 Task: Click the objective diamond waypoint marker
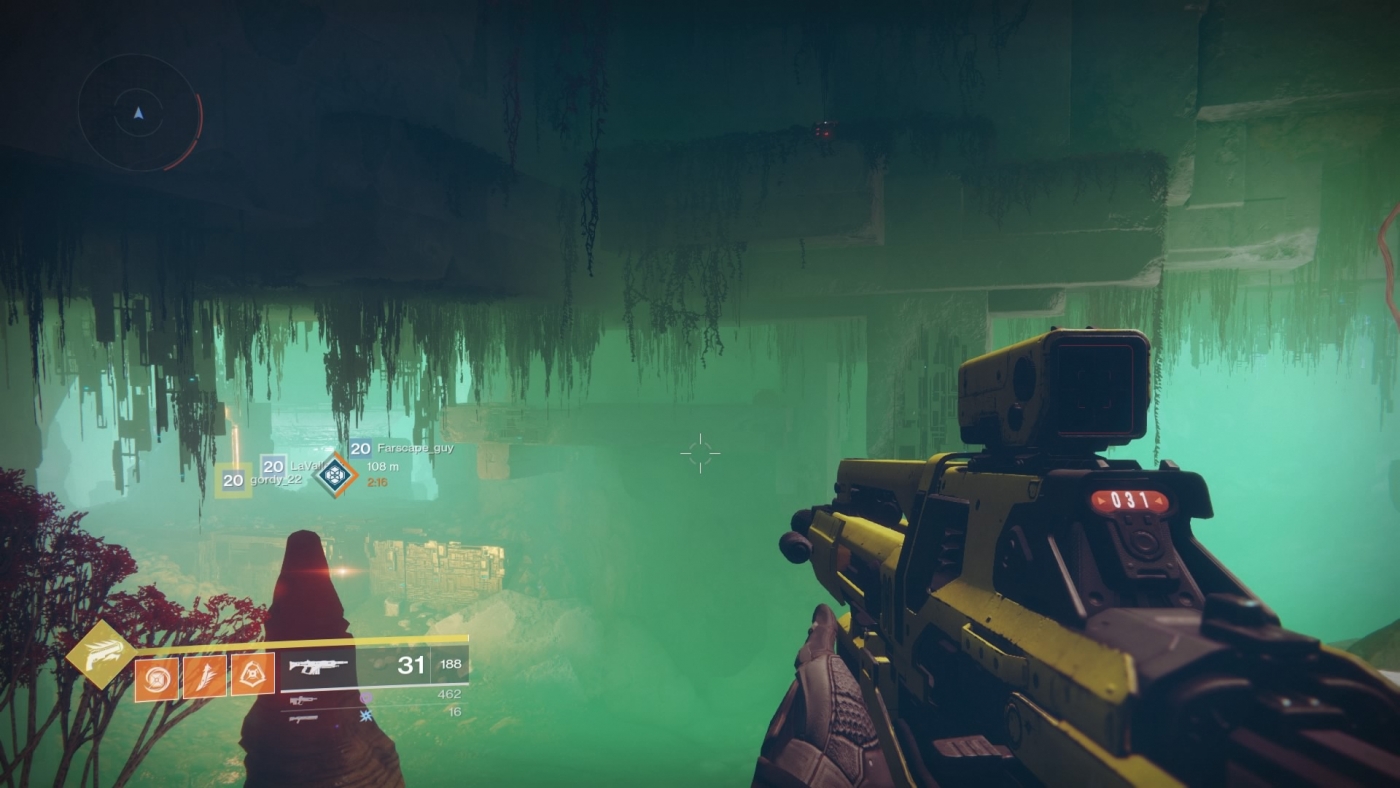coord(336,474)
